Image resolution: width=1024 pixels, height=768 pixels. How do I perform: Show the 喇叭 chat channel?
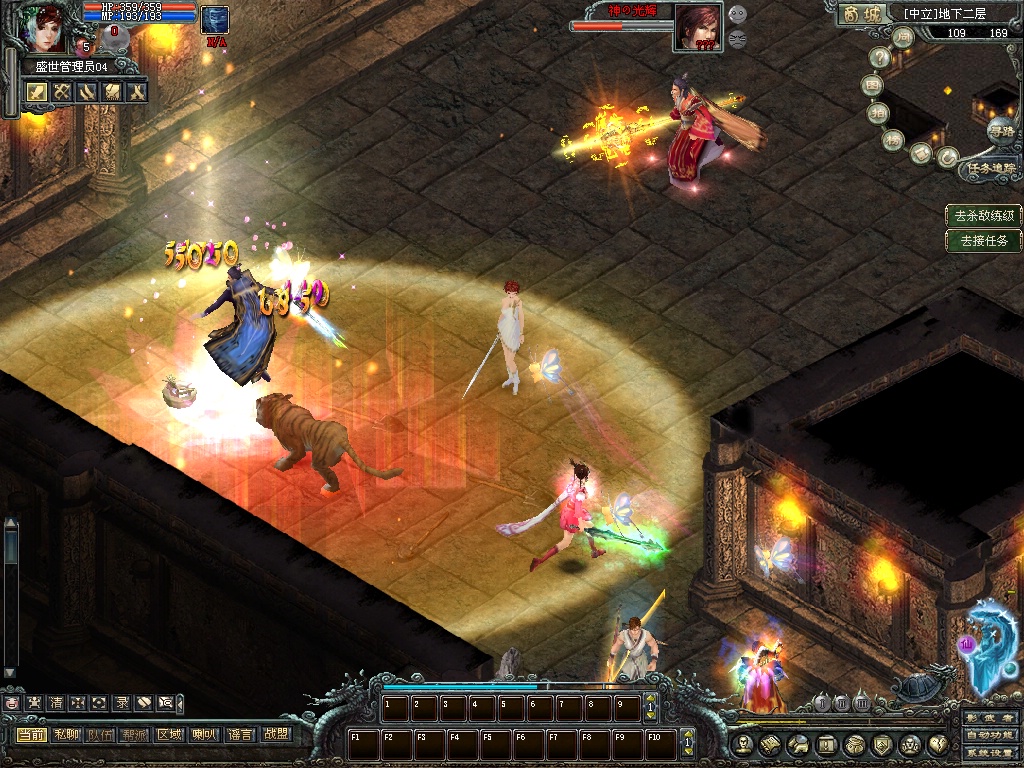[x=204, y=734]
